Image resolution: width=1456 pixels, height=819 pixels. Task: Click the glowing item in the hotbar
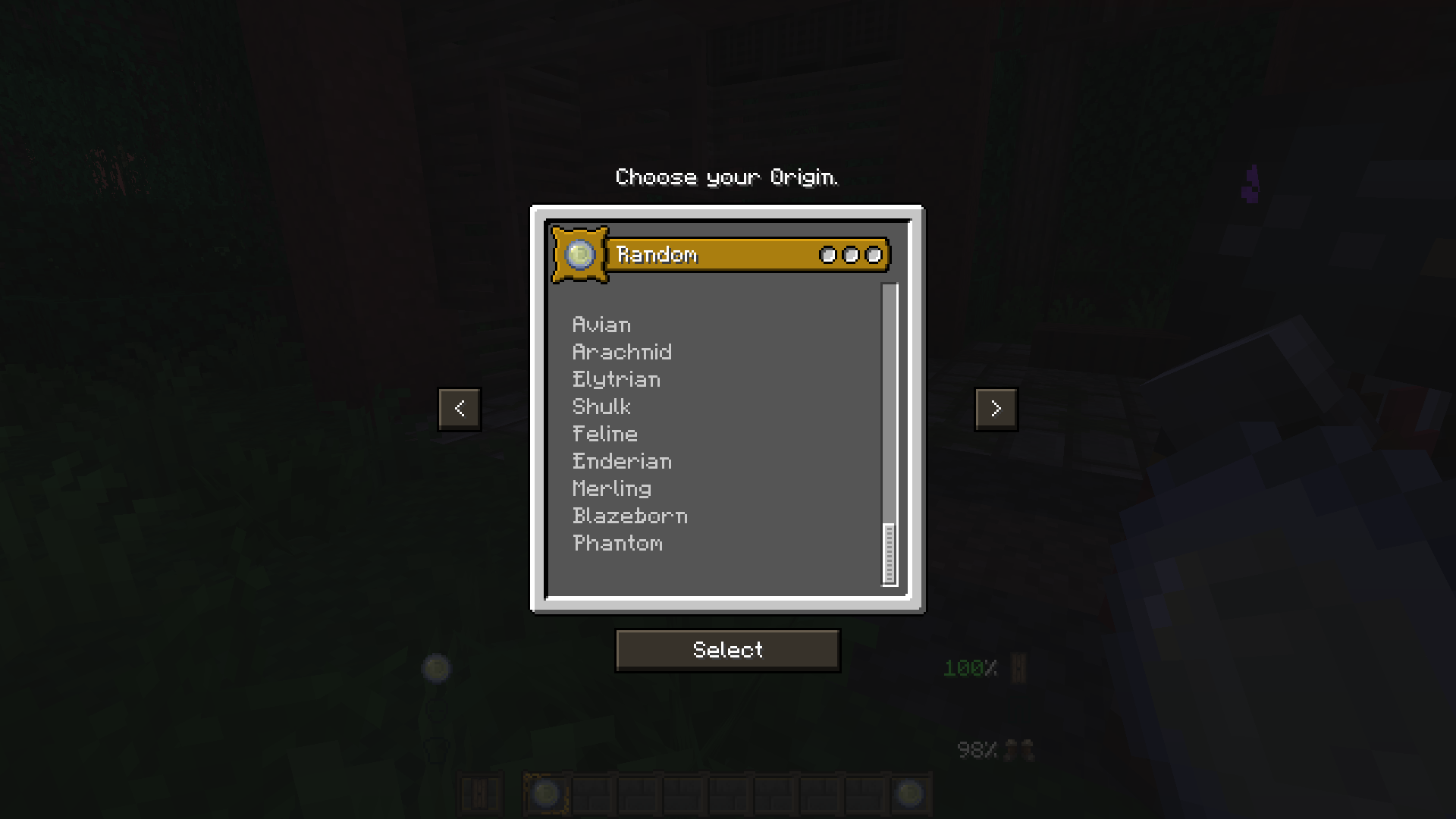pos(546,793)
